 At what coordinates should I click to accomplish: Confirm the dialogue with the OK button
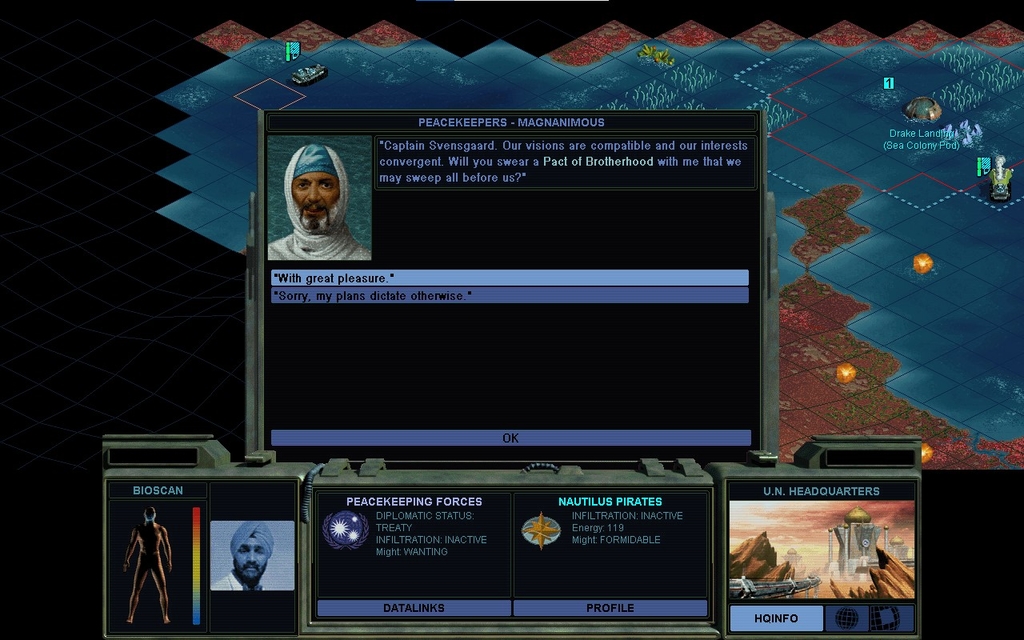pyautogui.click(x=510, y=438)
